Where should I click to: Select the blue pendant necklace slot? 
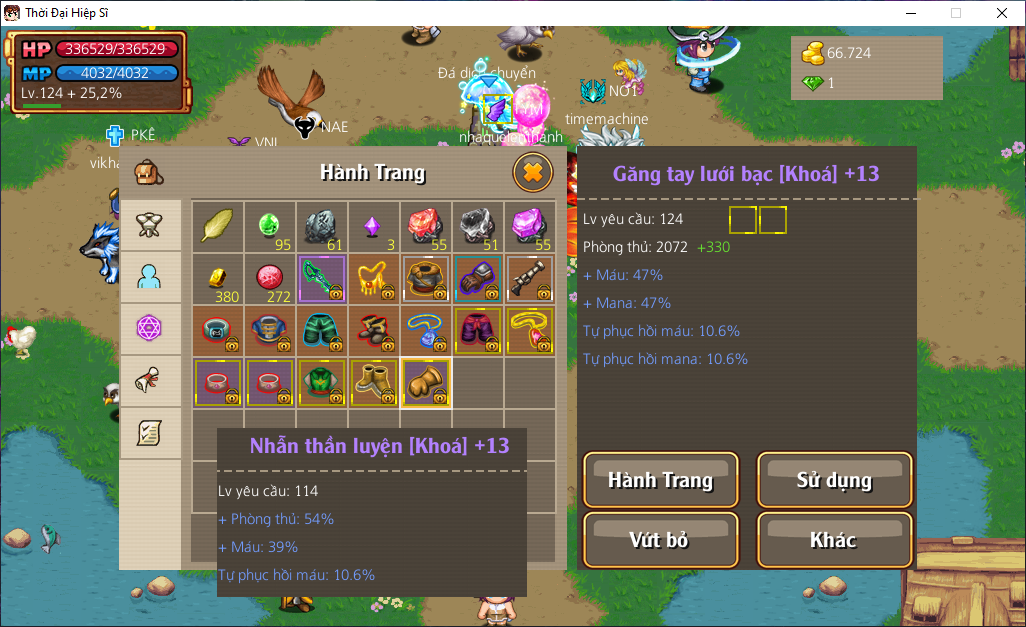(x=425, y=331)
